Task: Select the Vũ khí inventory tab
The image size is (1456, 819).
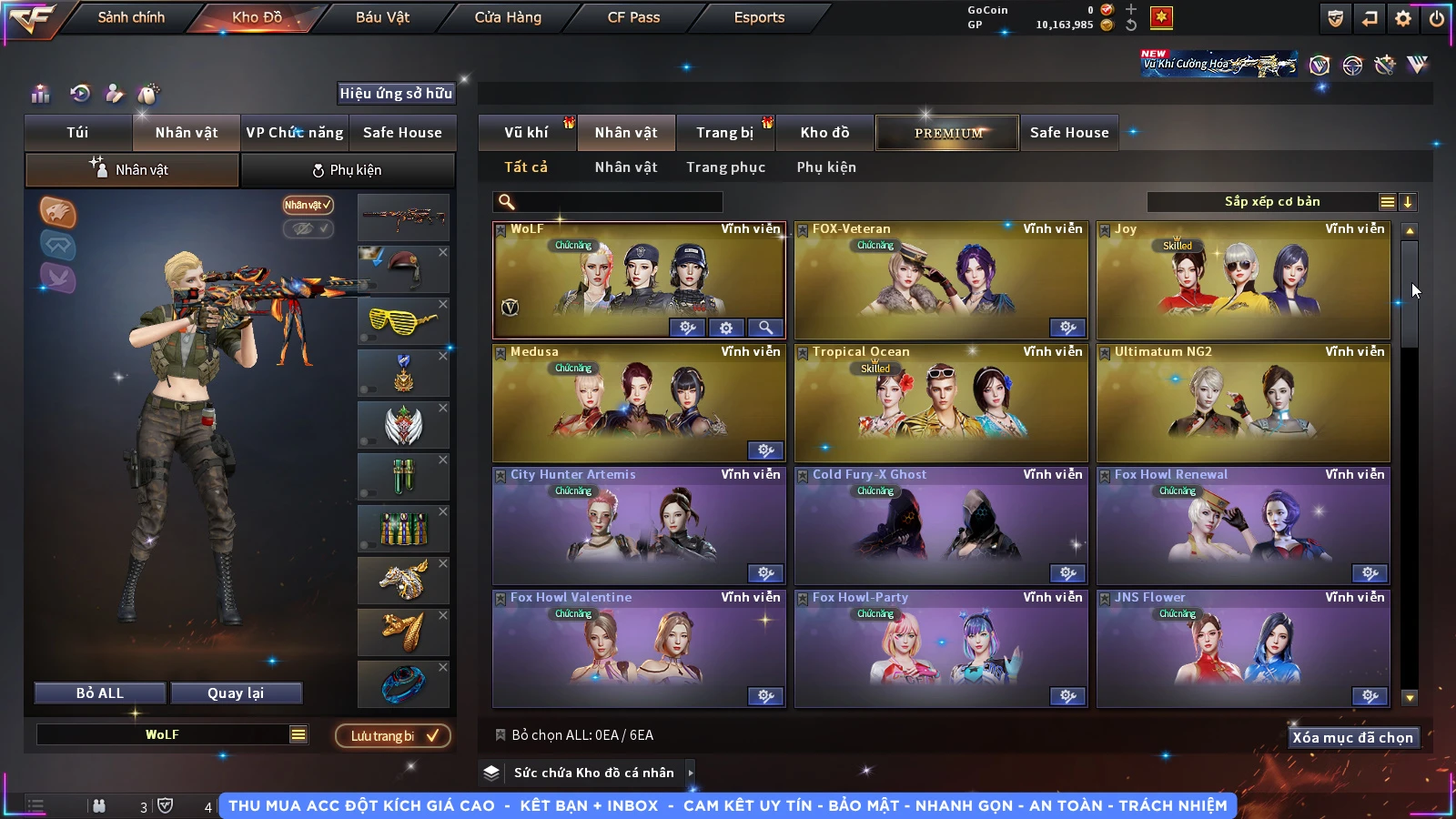Action: [x=526, y=133]
